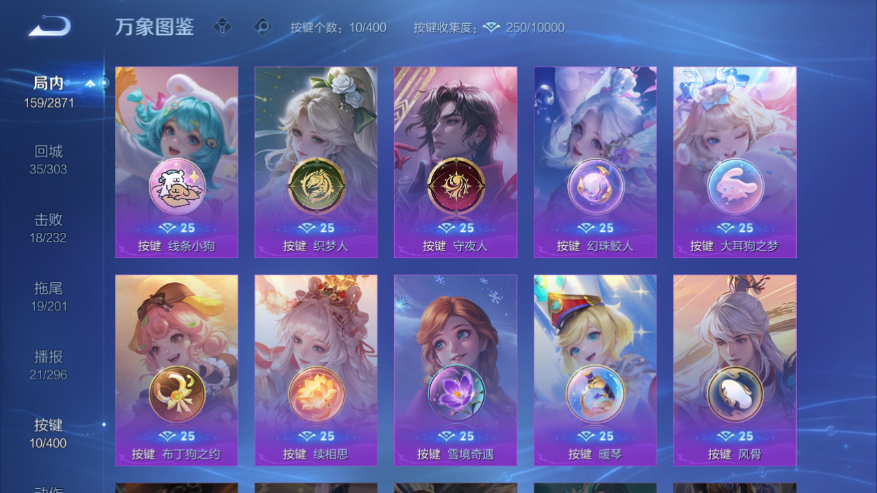Show the 拖尾 category tab
Image resolution: width=877 pixels, height=493 pixels.
click(48, 295)
